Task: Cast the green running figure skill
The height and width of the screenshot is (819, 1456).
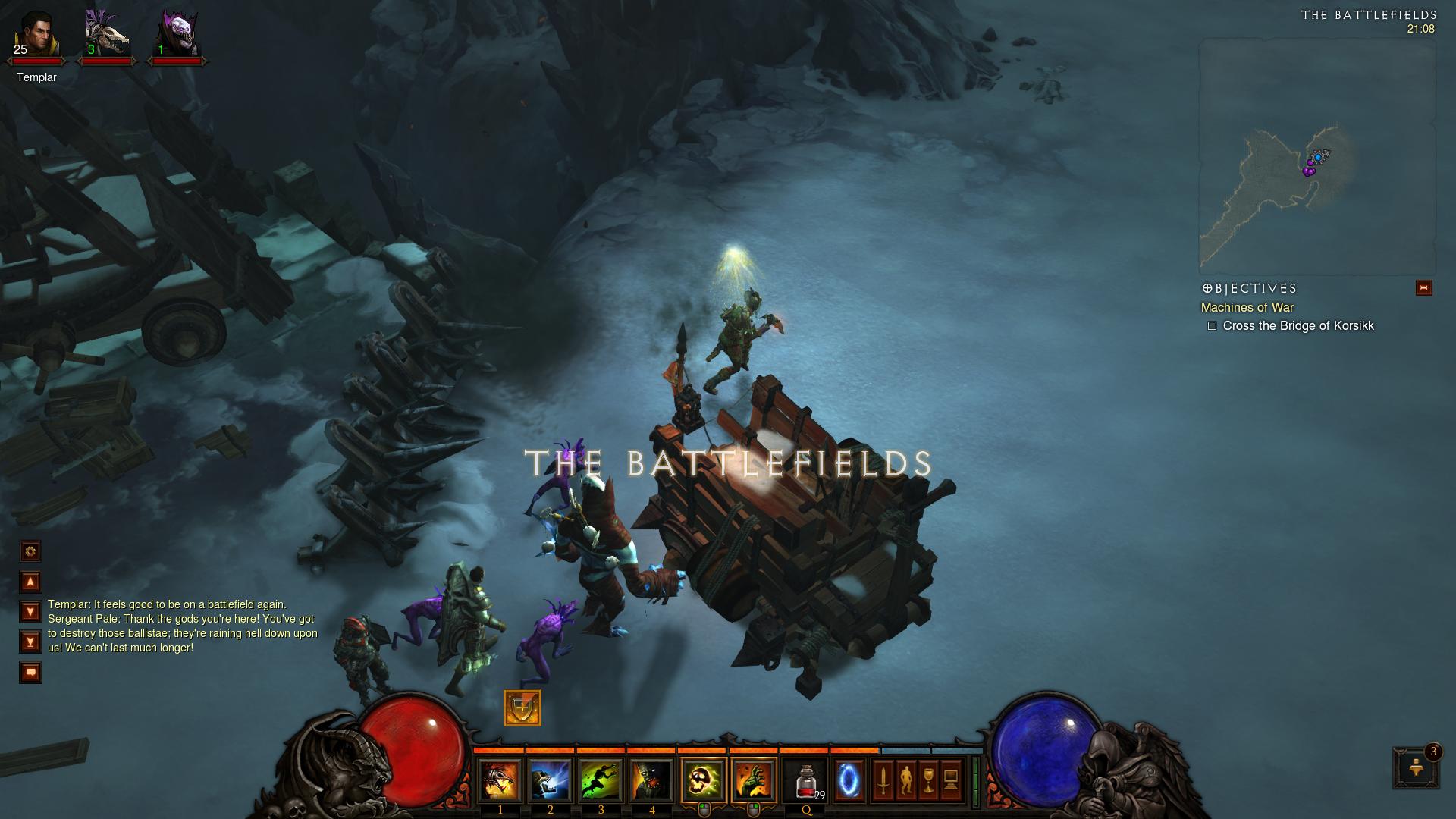Action: (601, 780)
